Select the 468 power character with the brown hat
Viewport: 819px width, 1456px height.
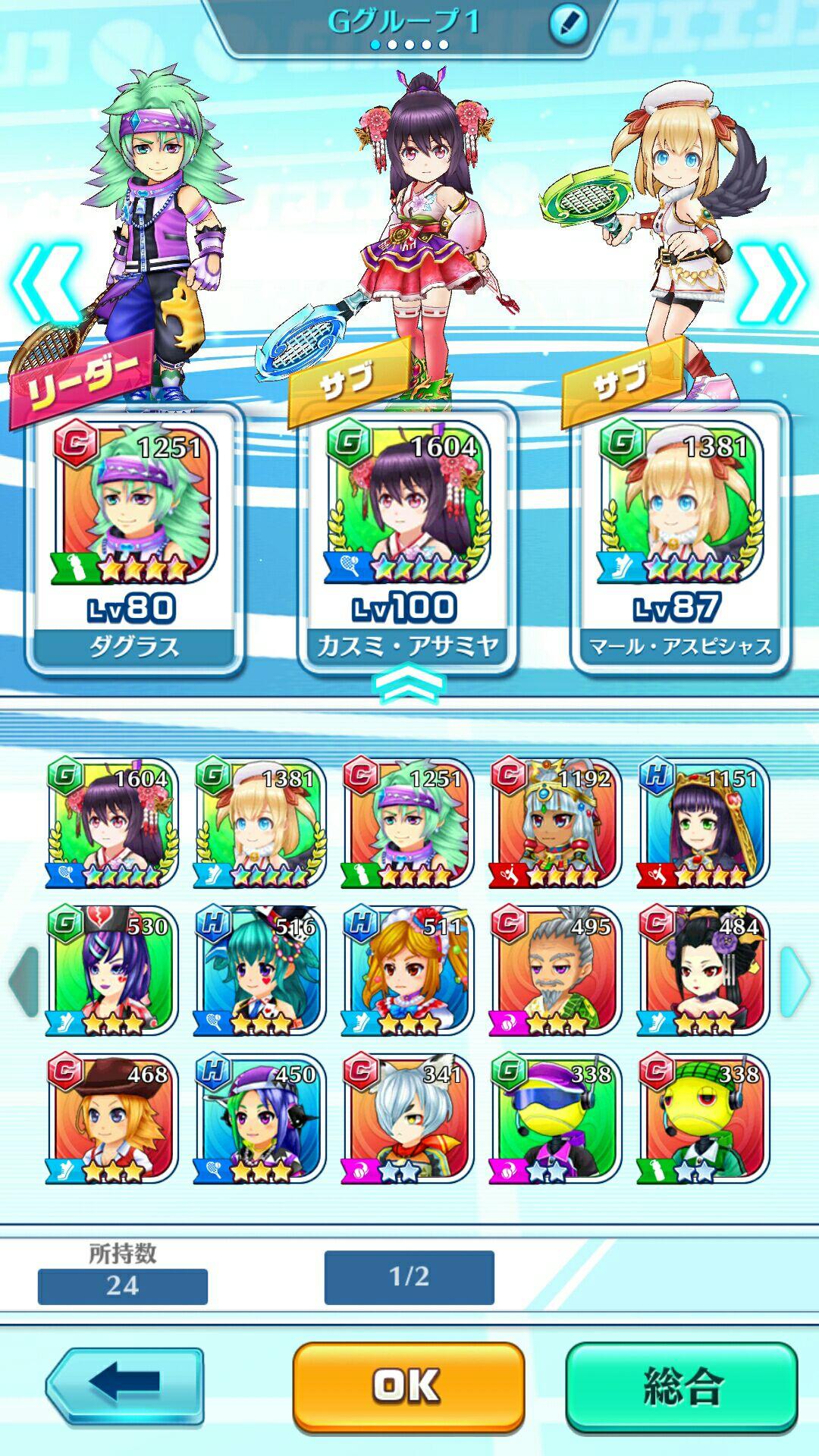click(113, 1119)
